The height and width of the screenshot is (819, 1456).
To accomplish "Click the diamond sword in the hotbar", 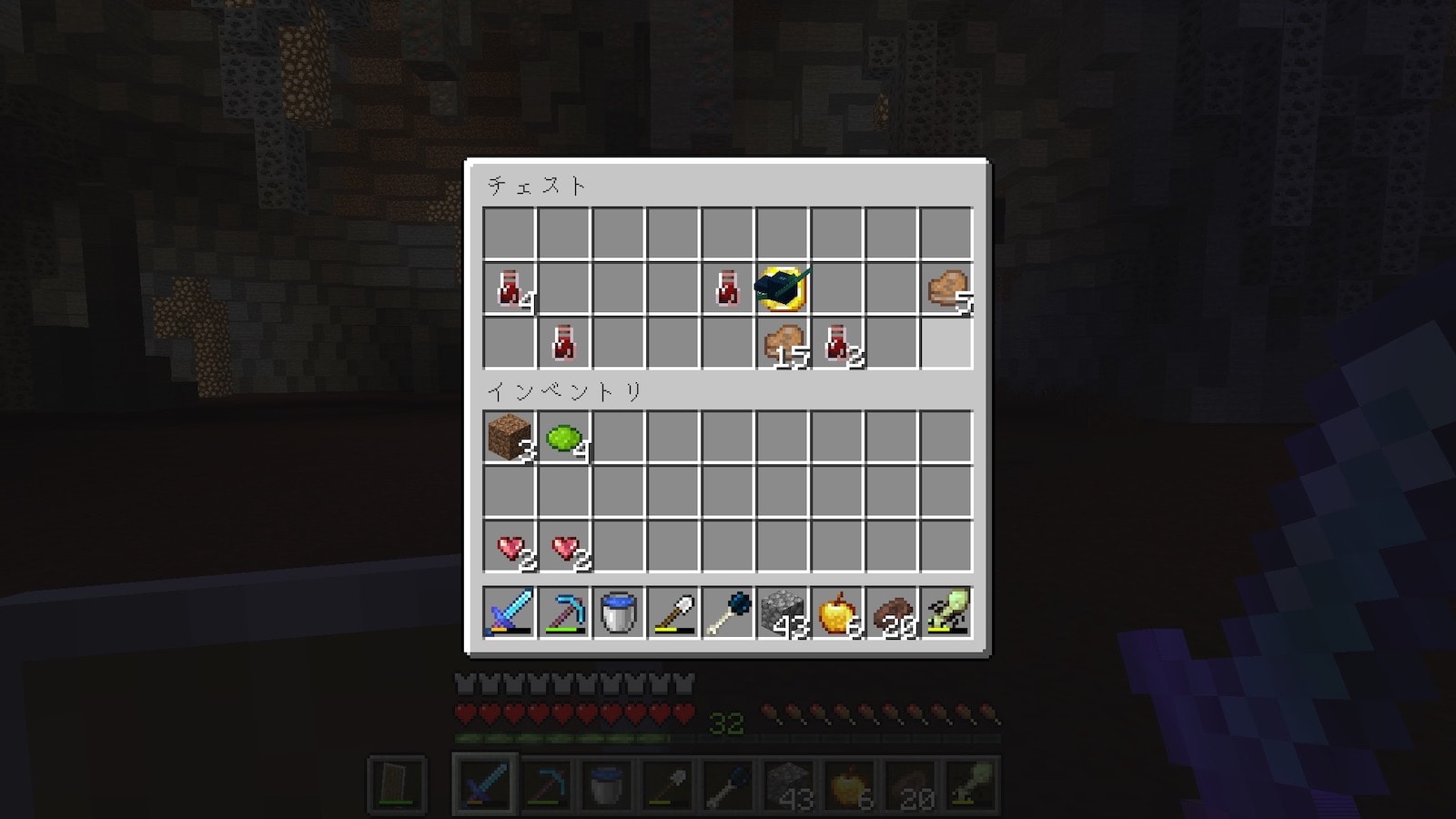I will point(510,612).
